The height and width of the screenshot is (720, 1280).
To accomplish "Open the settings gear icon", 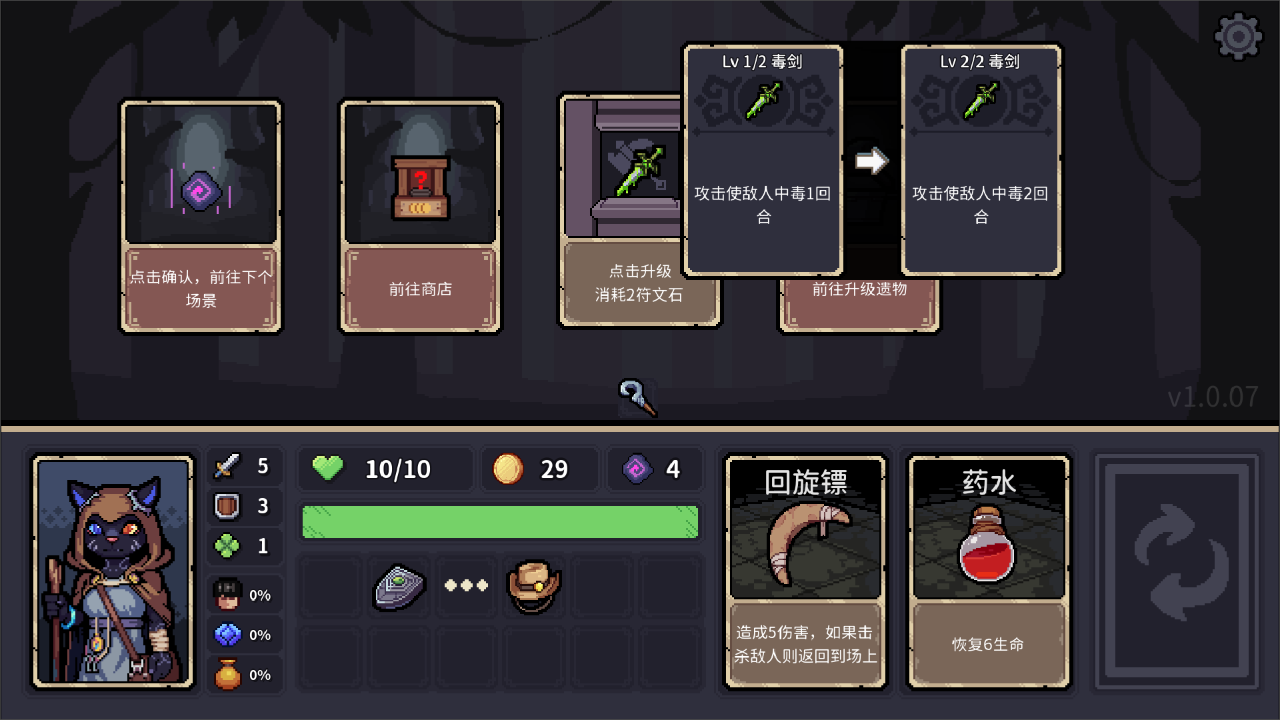I will [1238, 35].
